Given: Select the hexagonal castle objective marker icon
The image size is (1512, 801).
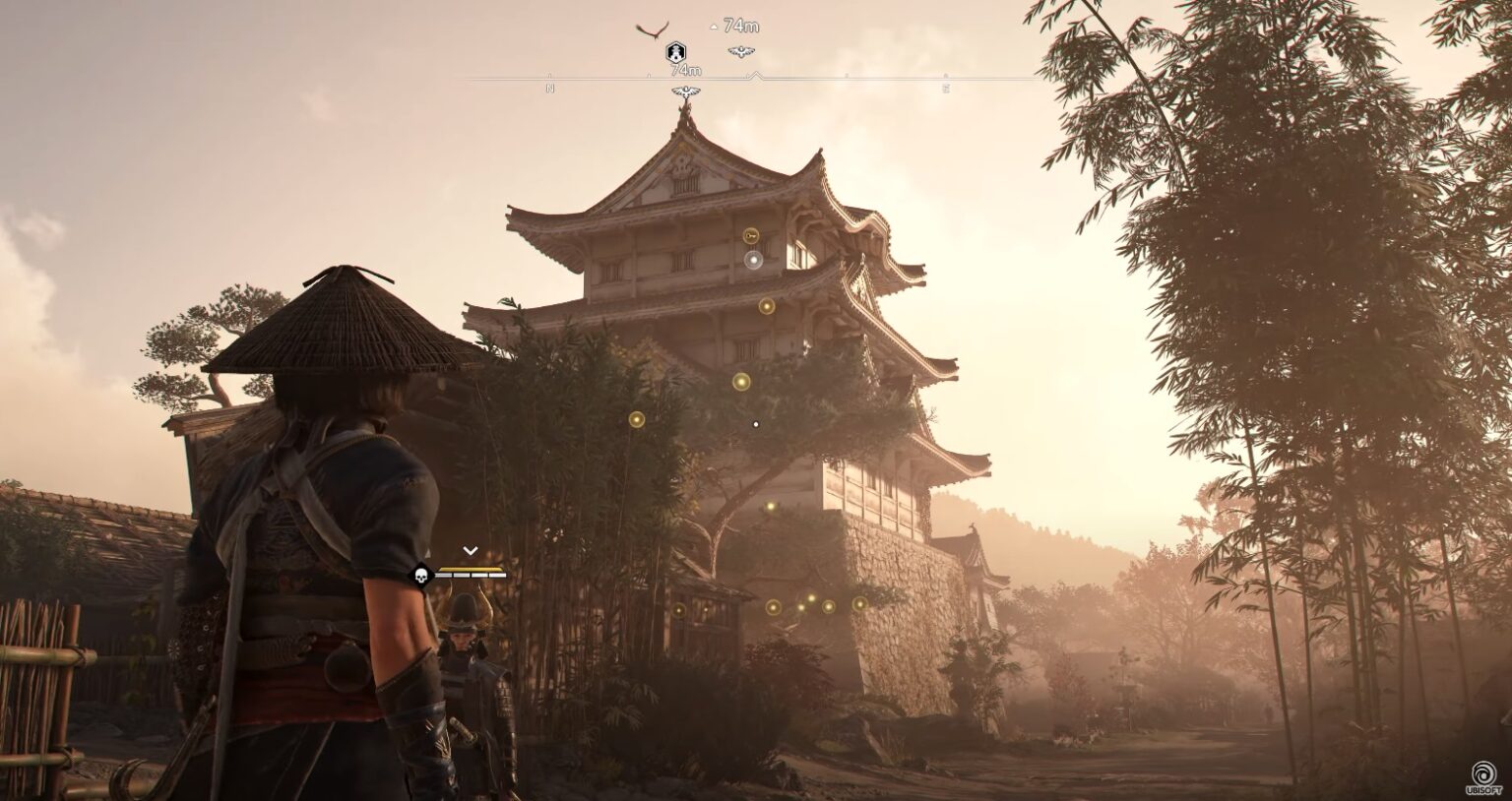Looking at the screenshot, I should pyautogui.click(x=676, y=51).
